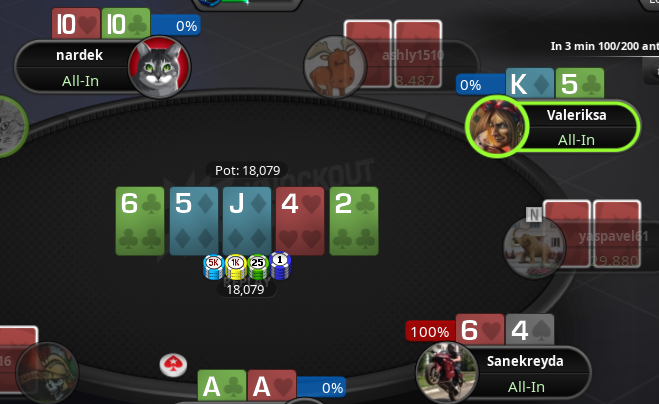
Task: Select ashly1510's moose avatar
Action: coord(330,66)
